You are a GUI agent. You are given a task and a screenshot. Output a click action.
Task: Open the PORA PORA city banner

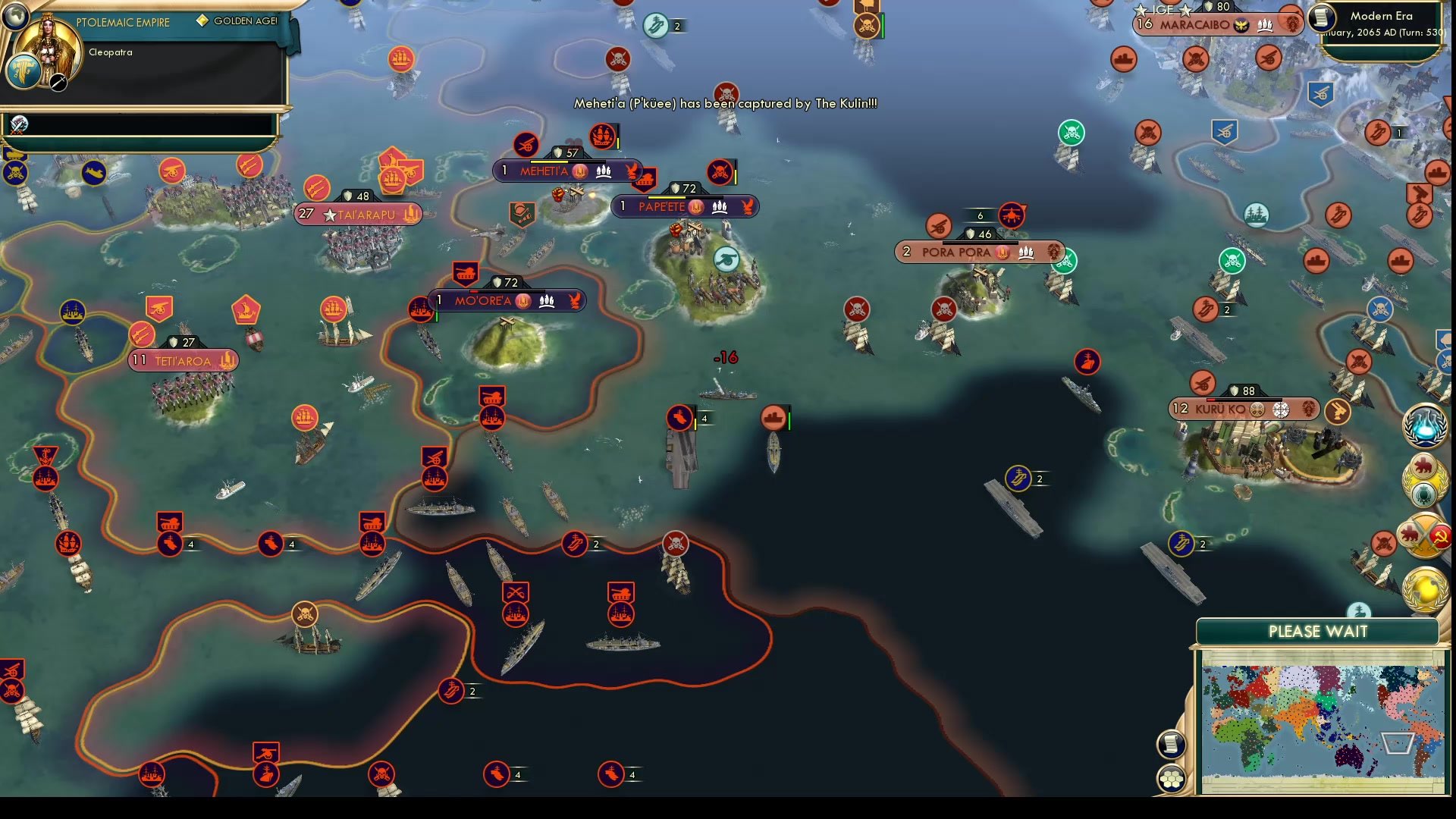978,252
